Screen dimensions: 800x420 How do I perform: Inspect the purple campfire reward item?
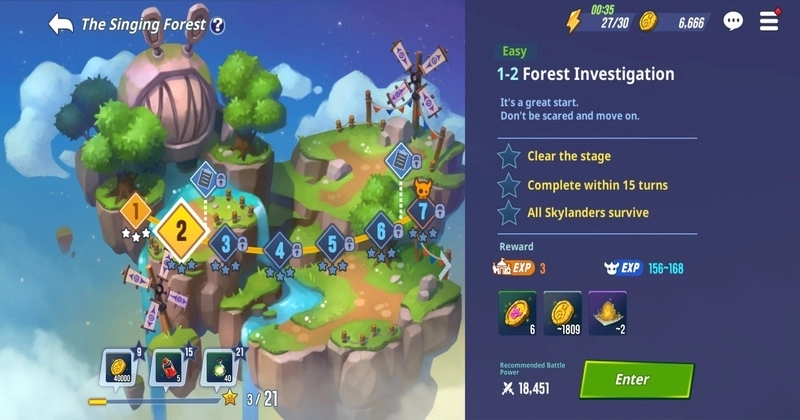point(607,310)
